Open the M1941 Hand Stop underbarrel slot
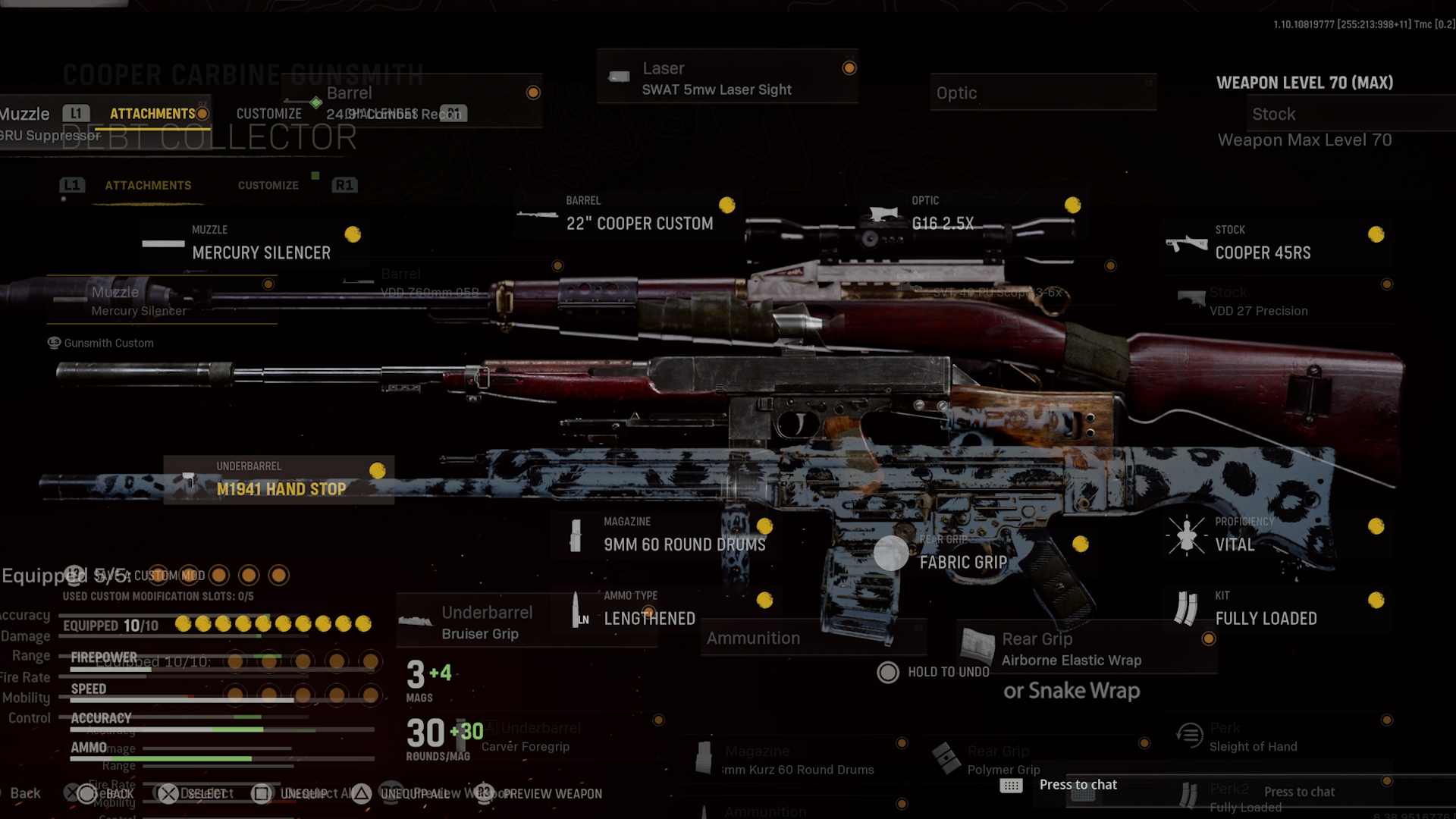Image resolution: width=1456 pixels, height=819 pixels. pyautogui.click(x=281, y=488)
